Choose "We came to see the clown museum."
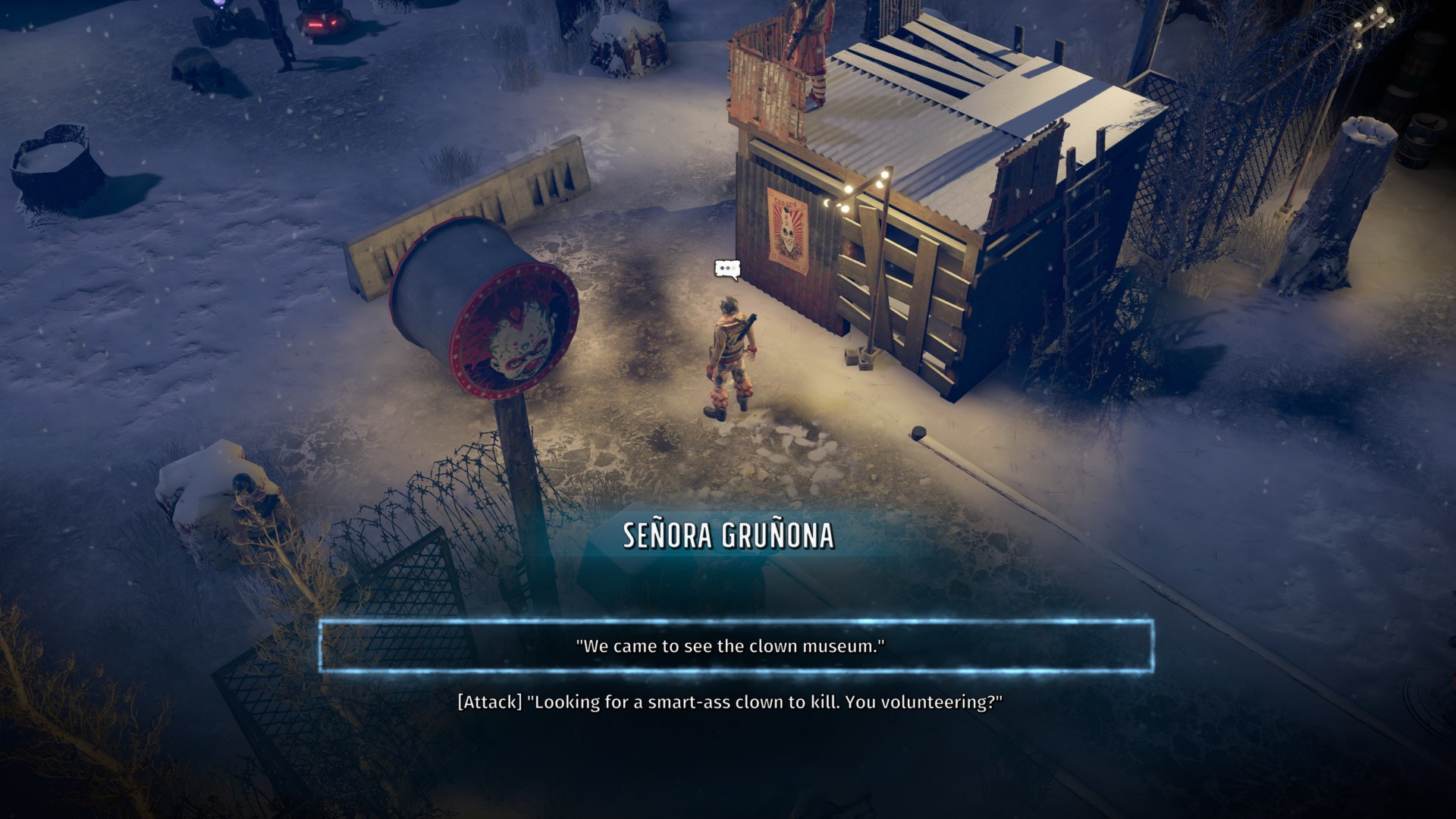 [730, 646]
